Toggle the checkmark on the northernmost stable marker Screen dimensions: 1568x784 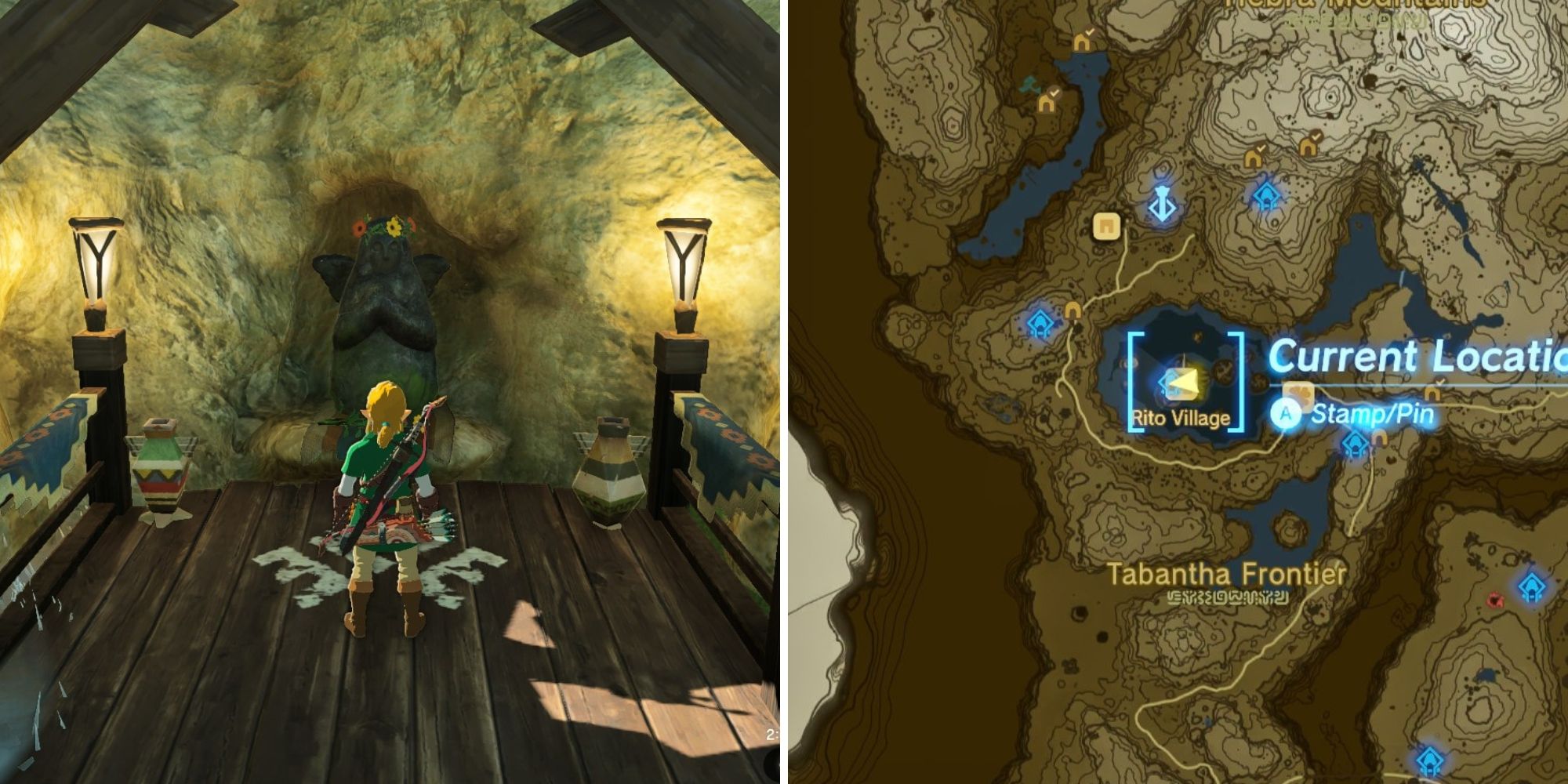(x=1089, y=31)
